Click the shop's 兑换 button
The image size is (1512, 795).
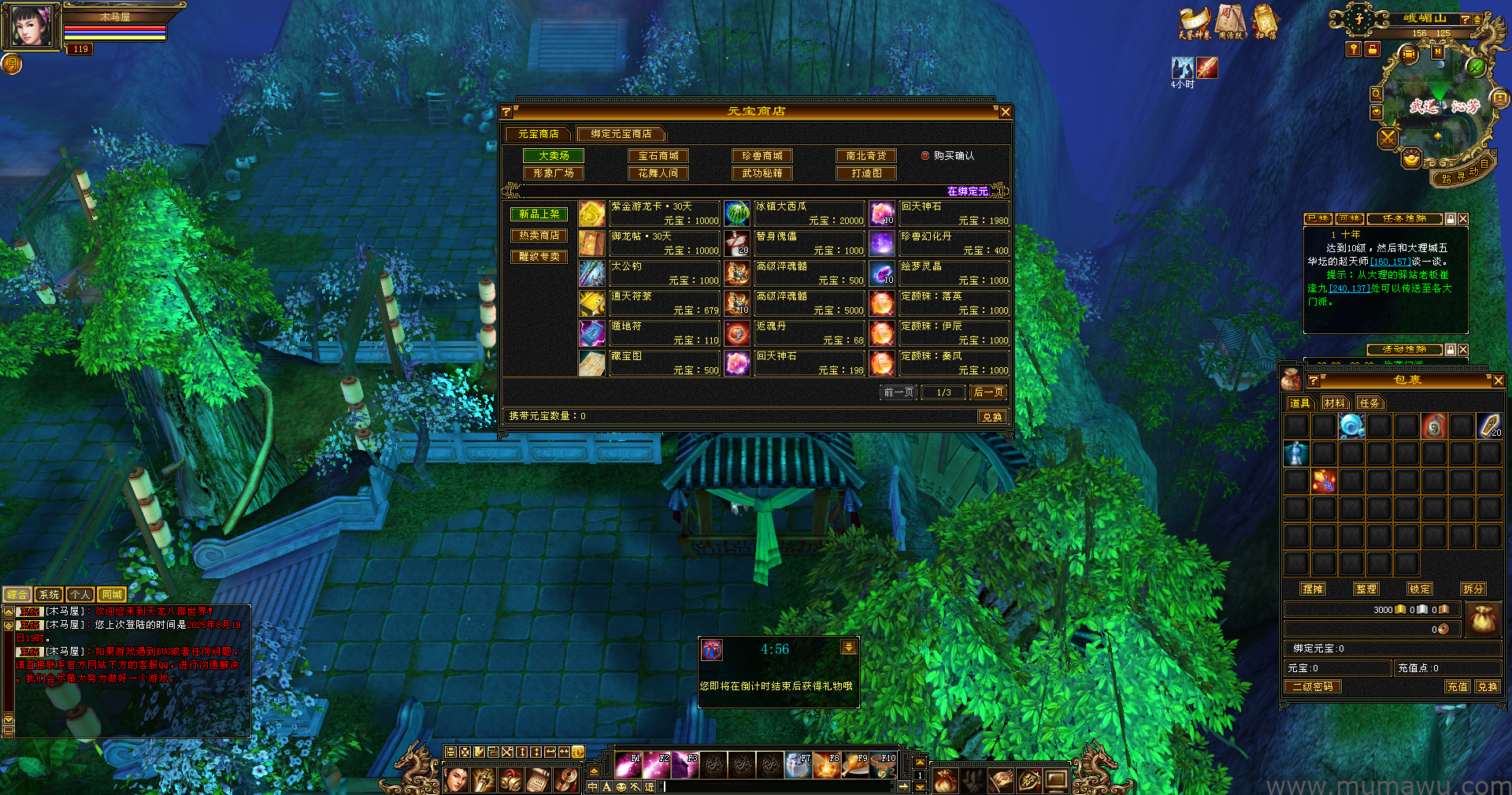coord(992,417)
